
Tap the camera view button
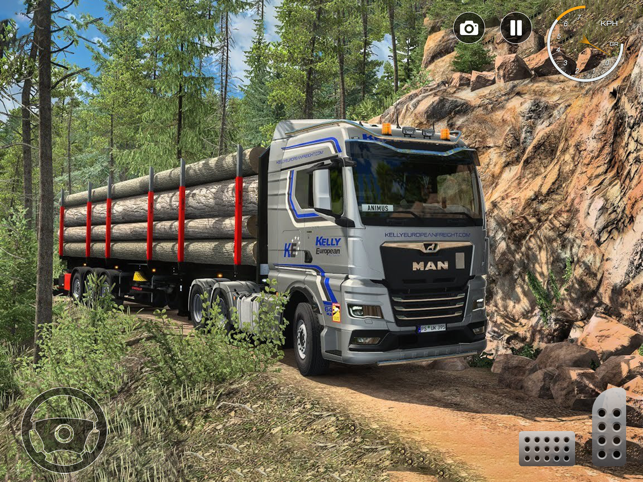[469, 28]
